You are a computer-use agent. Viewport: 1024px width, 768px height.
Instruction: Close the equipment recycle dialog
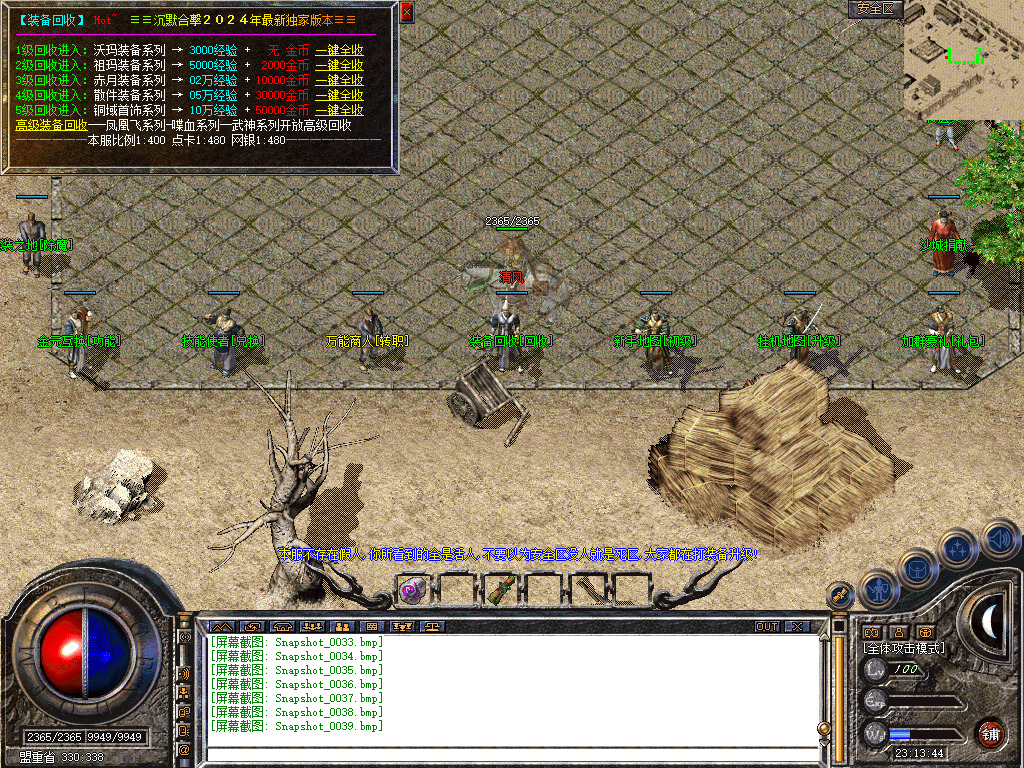406,13
